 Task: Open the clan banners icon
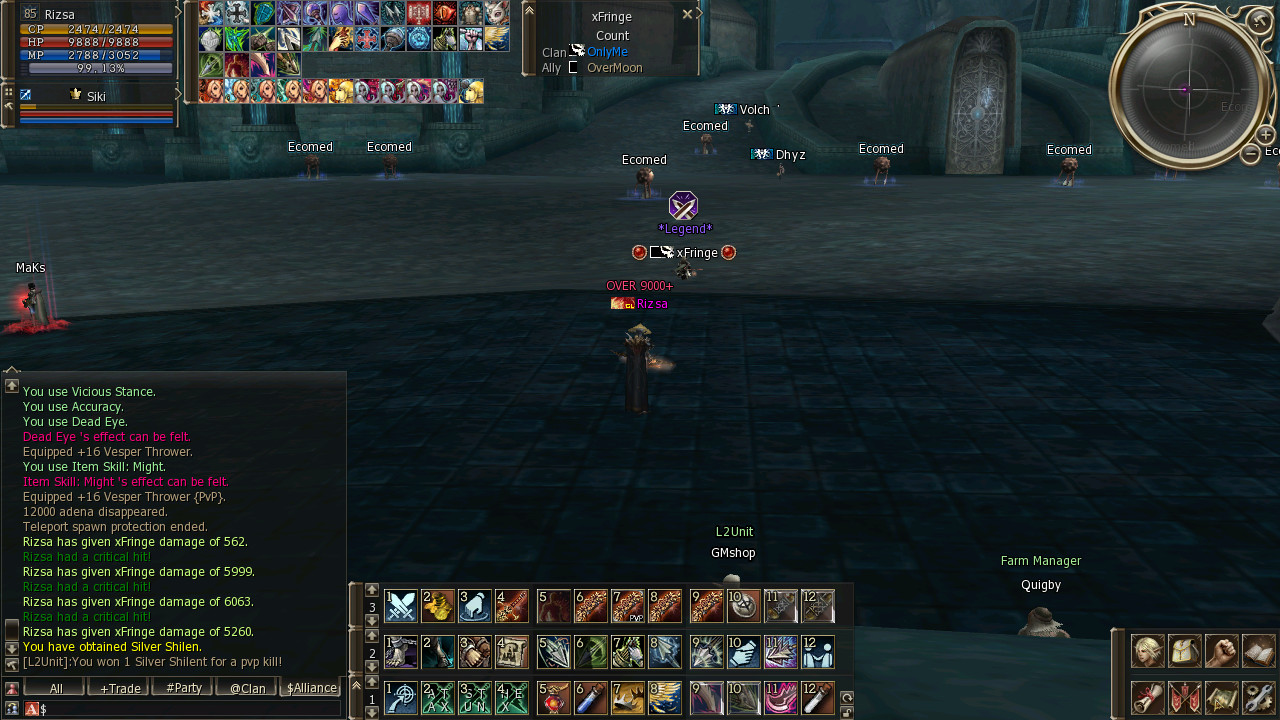click(1185, 697)
